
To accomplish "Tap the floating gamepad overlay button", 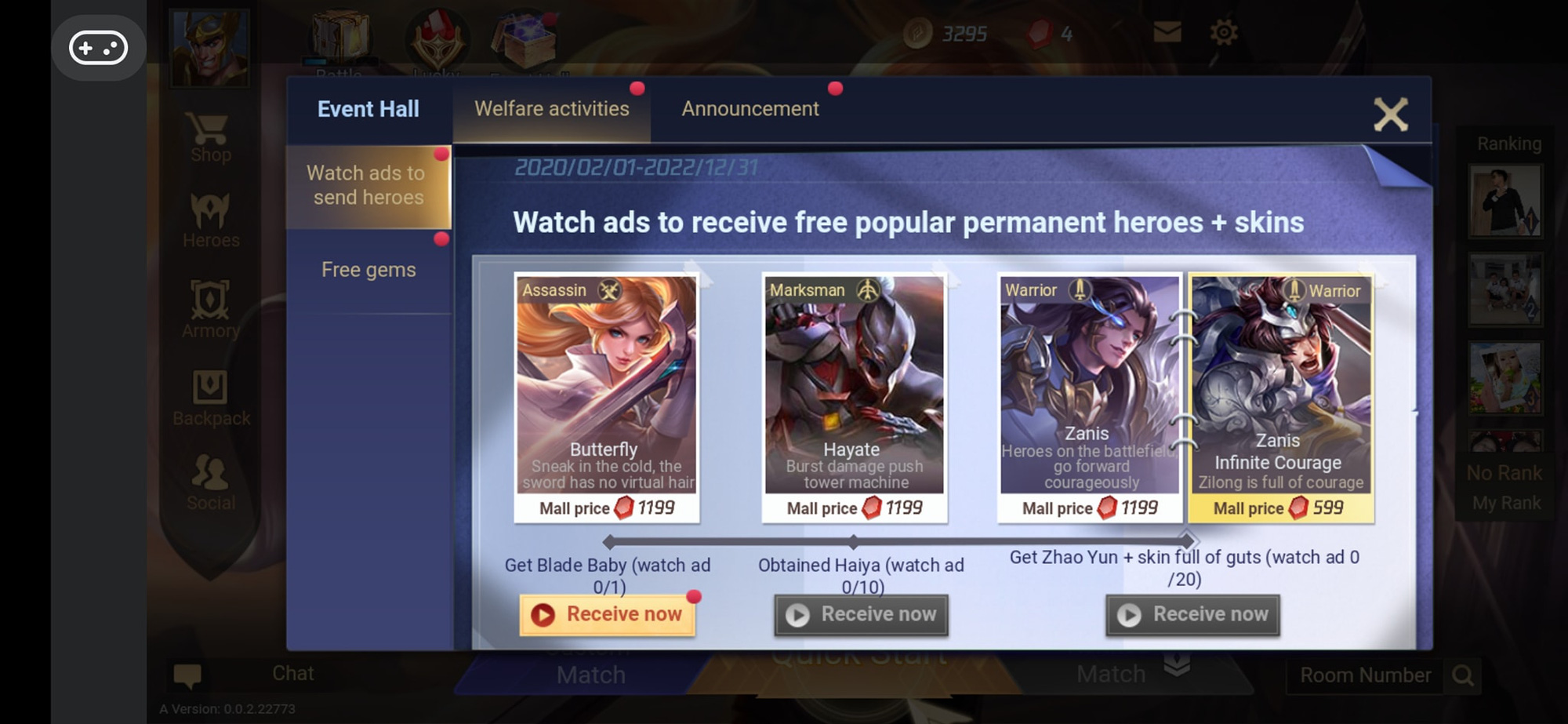I will (99, 47).
